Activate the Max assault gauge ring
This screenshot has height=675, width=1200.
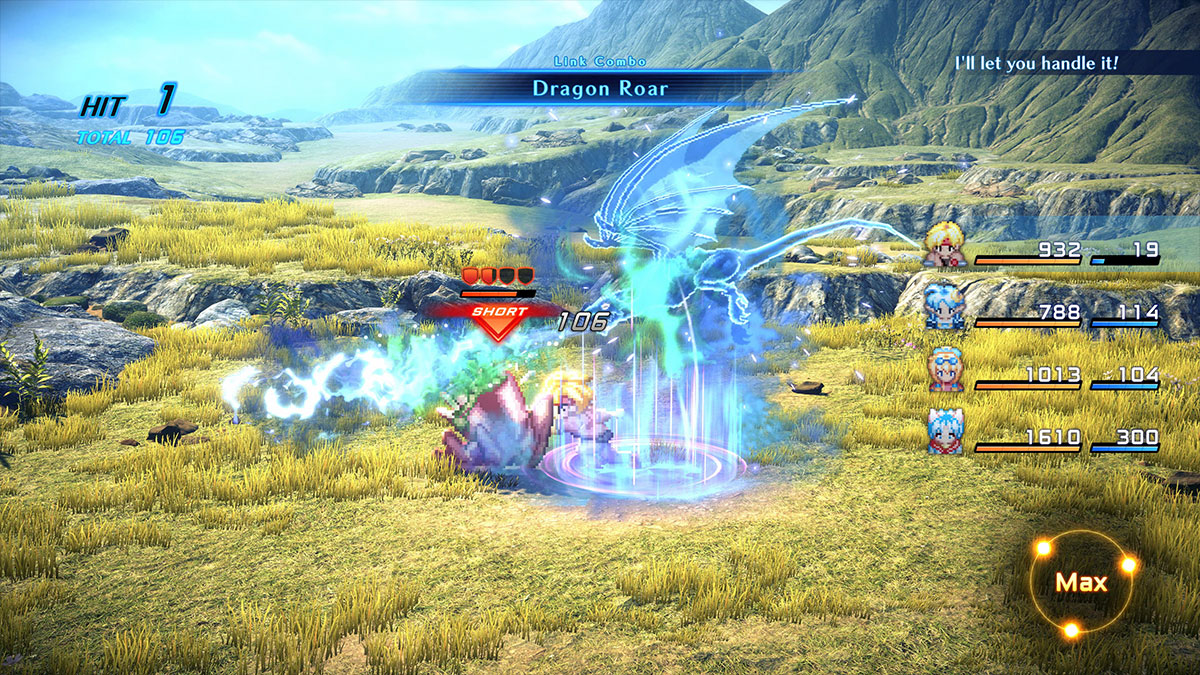click(1081, 583)
